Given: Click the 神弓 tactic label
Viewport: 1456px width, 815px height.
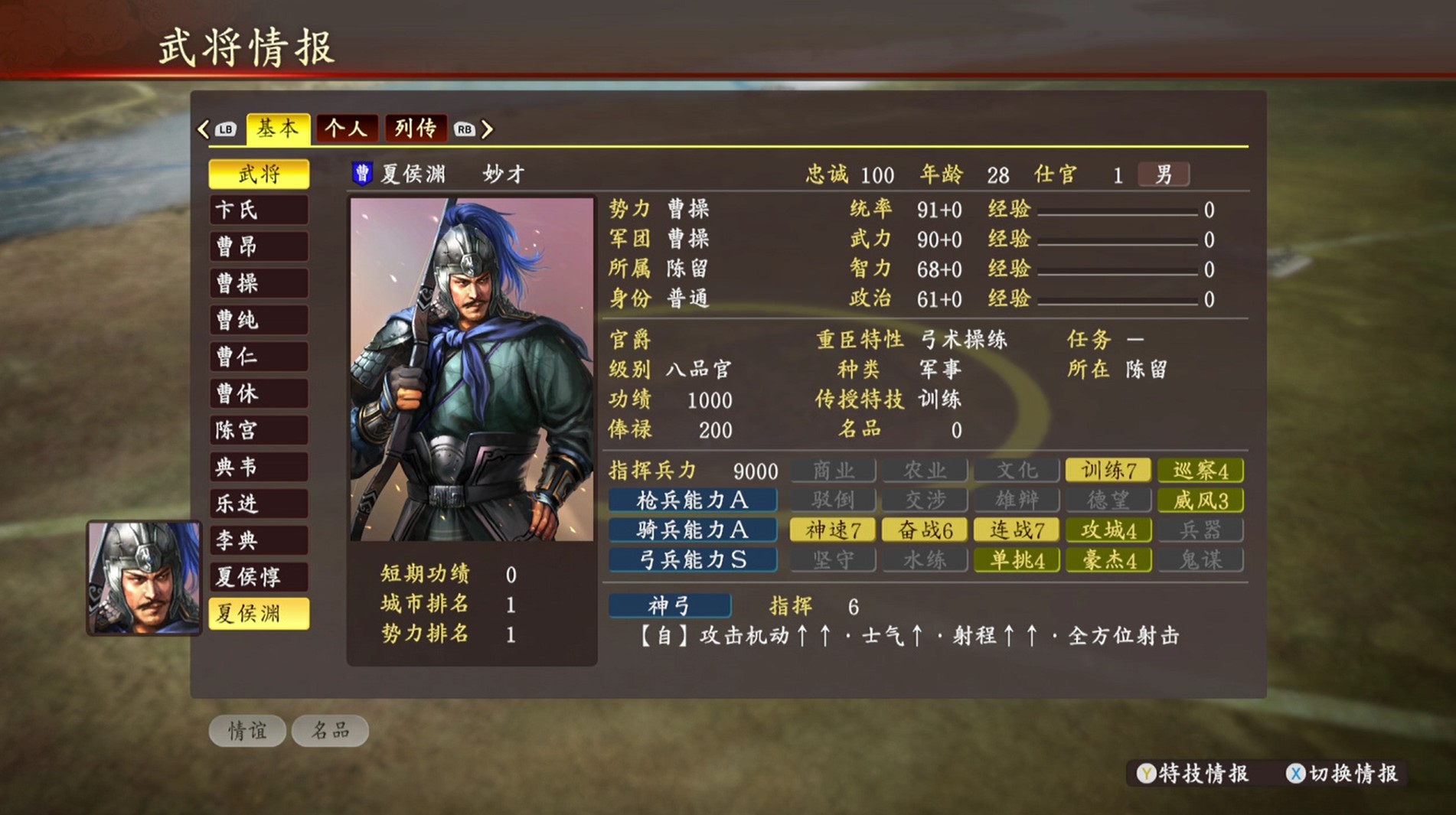Looking at the screenshot, I should pyautogui.click(x=670, y=606).
